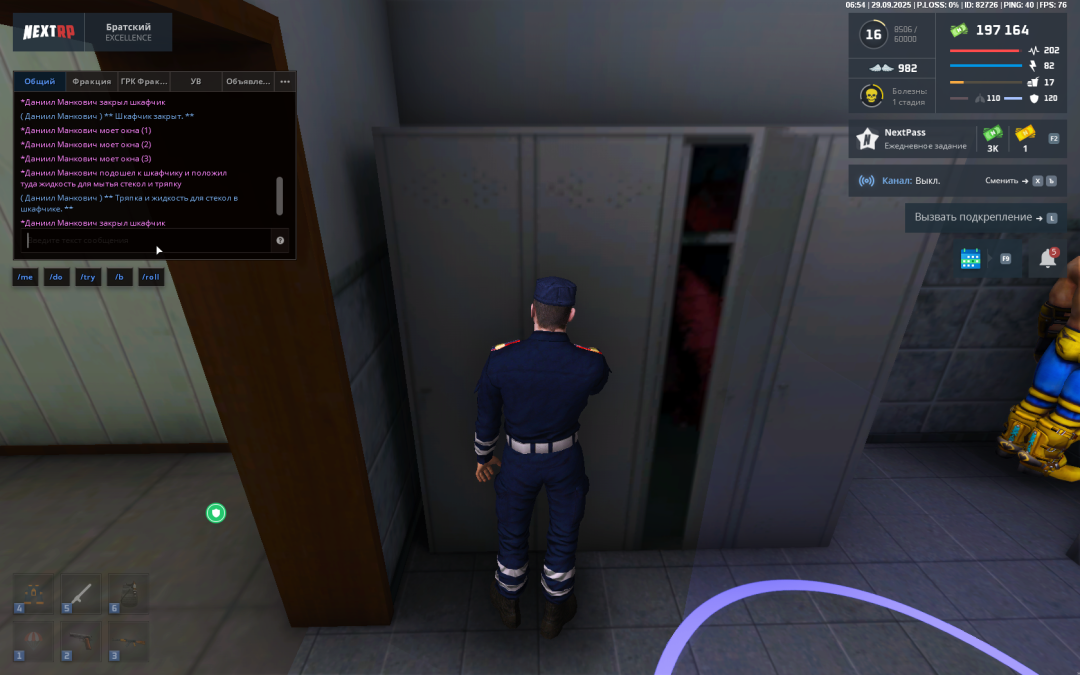Open the chat three-dots options menu
This screenshot has height=675, width=1080.
(x=285, y=81)
